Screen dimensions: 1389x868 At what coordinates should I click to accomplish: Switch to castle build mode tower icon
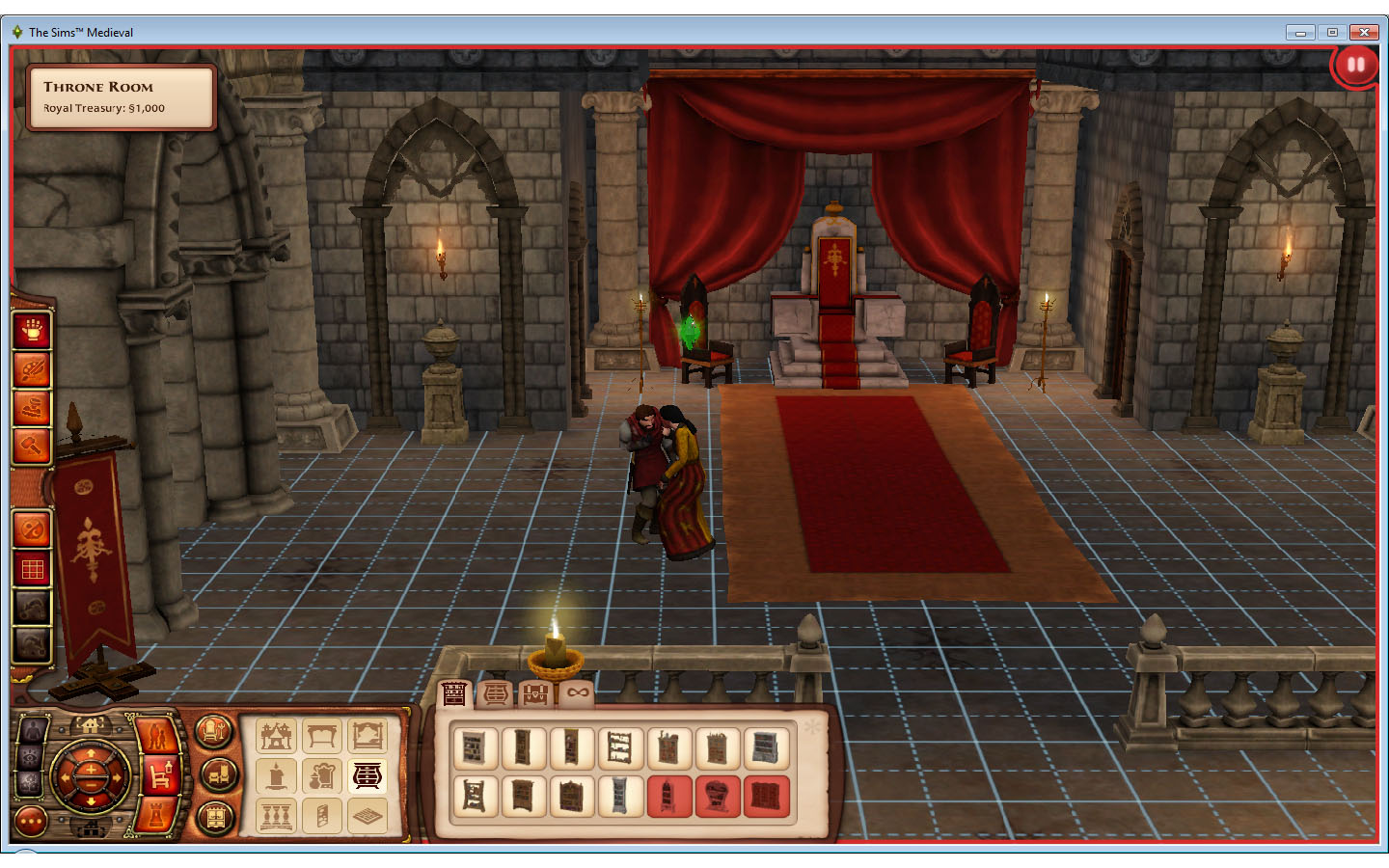pos(156,815)
